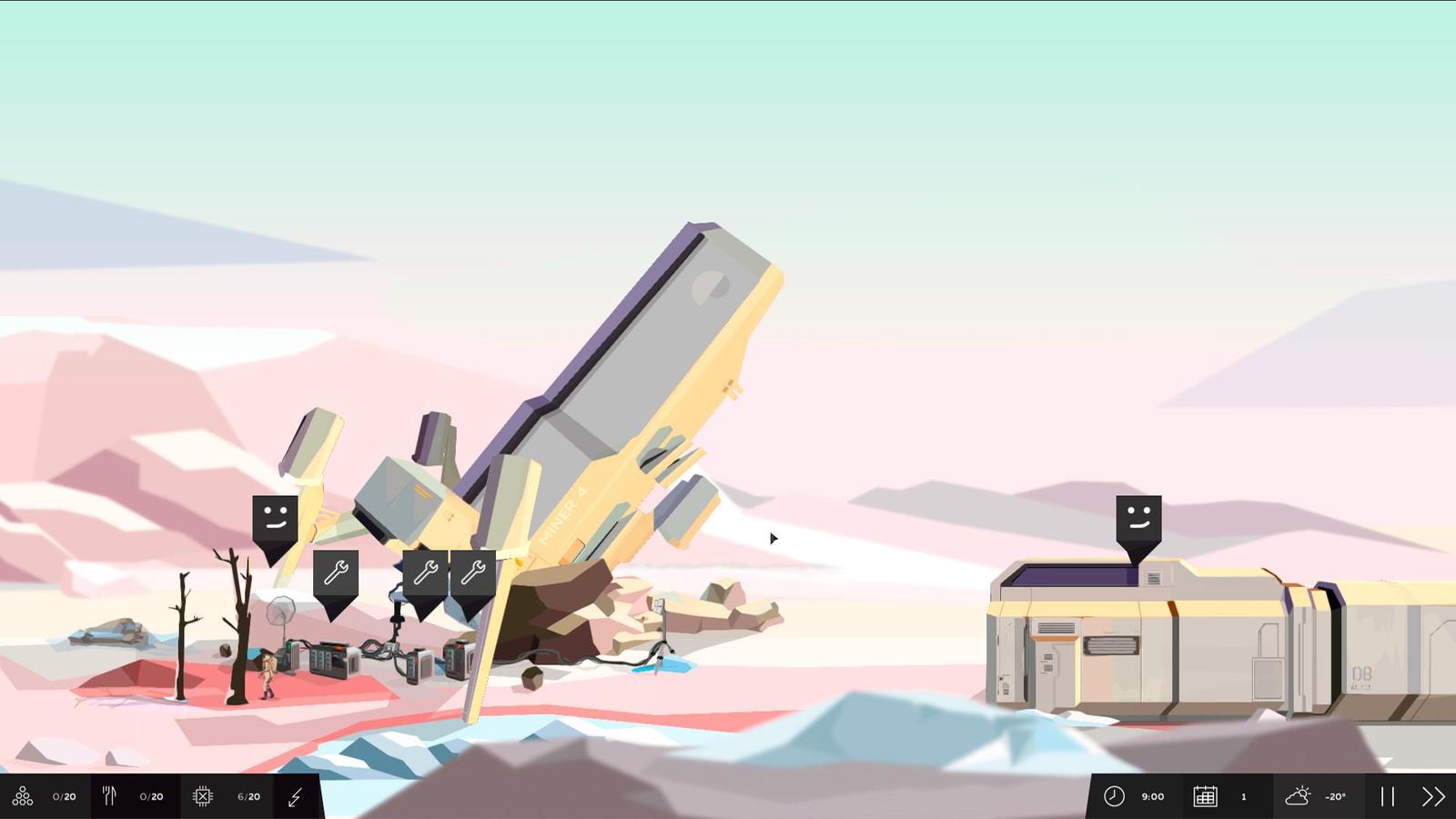
Task: Fast-forward the game speed
Action: click(x=1431, y=796)
